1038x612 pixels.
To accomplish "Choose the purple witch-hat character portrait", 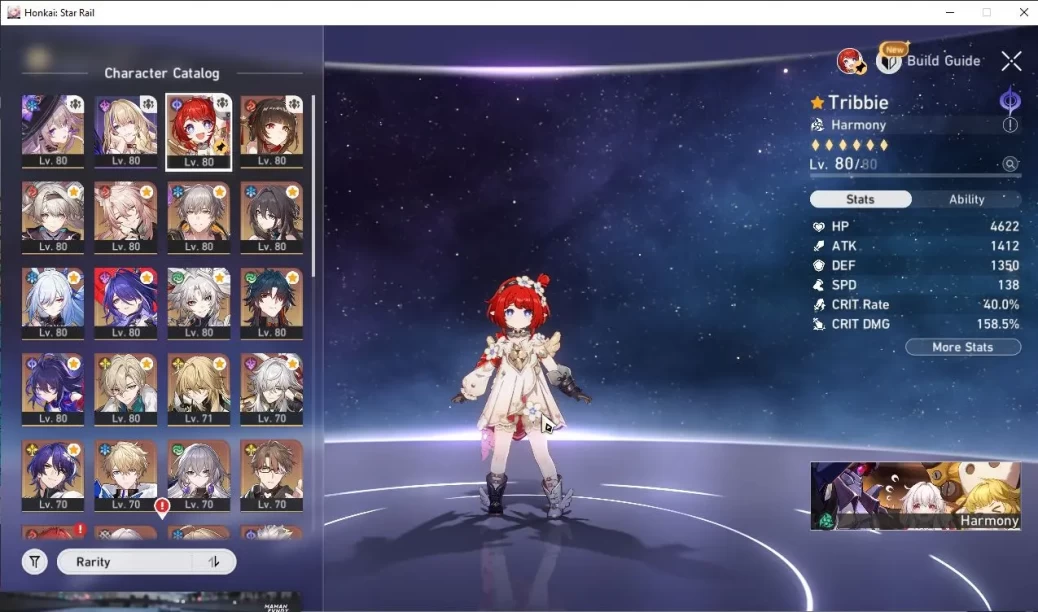I will tap(53, 132).
